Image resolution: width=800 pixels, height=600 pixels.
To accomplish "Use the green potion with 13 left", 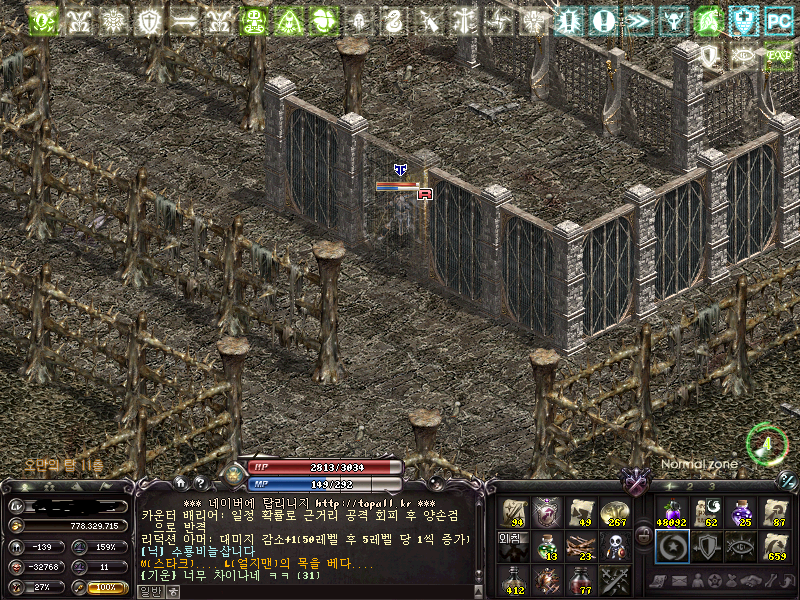I will (547, 546).
